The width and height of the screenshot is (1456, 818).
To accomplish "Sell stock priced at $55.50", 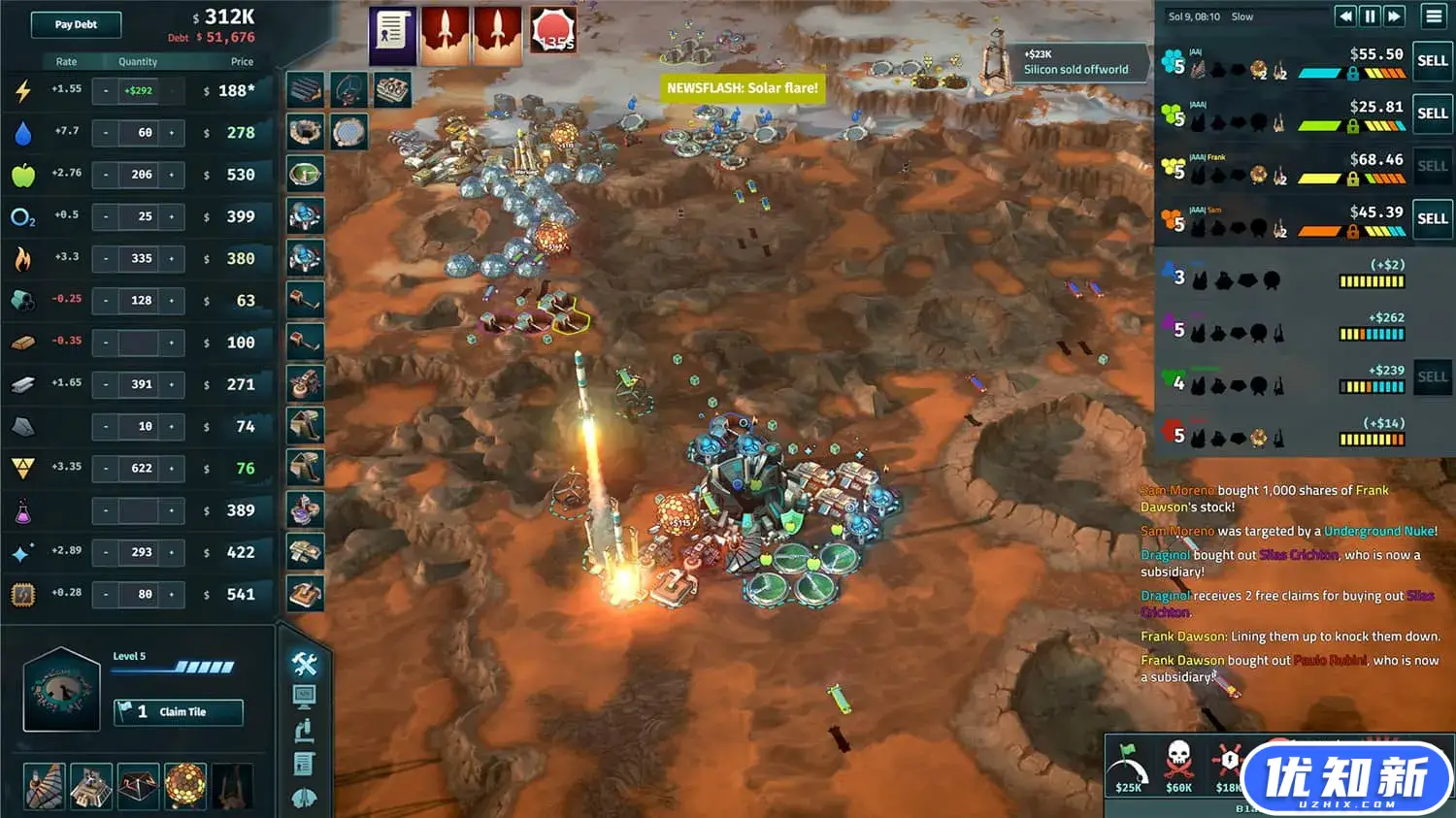I will [x=1432, y=61].
